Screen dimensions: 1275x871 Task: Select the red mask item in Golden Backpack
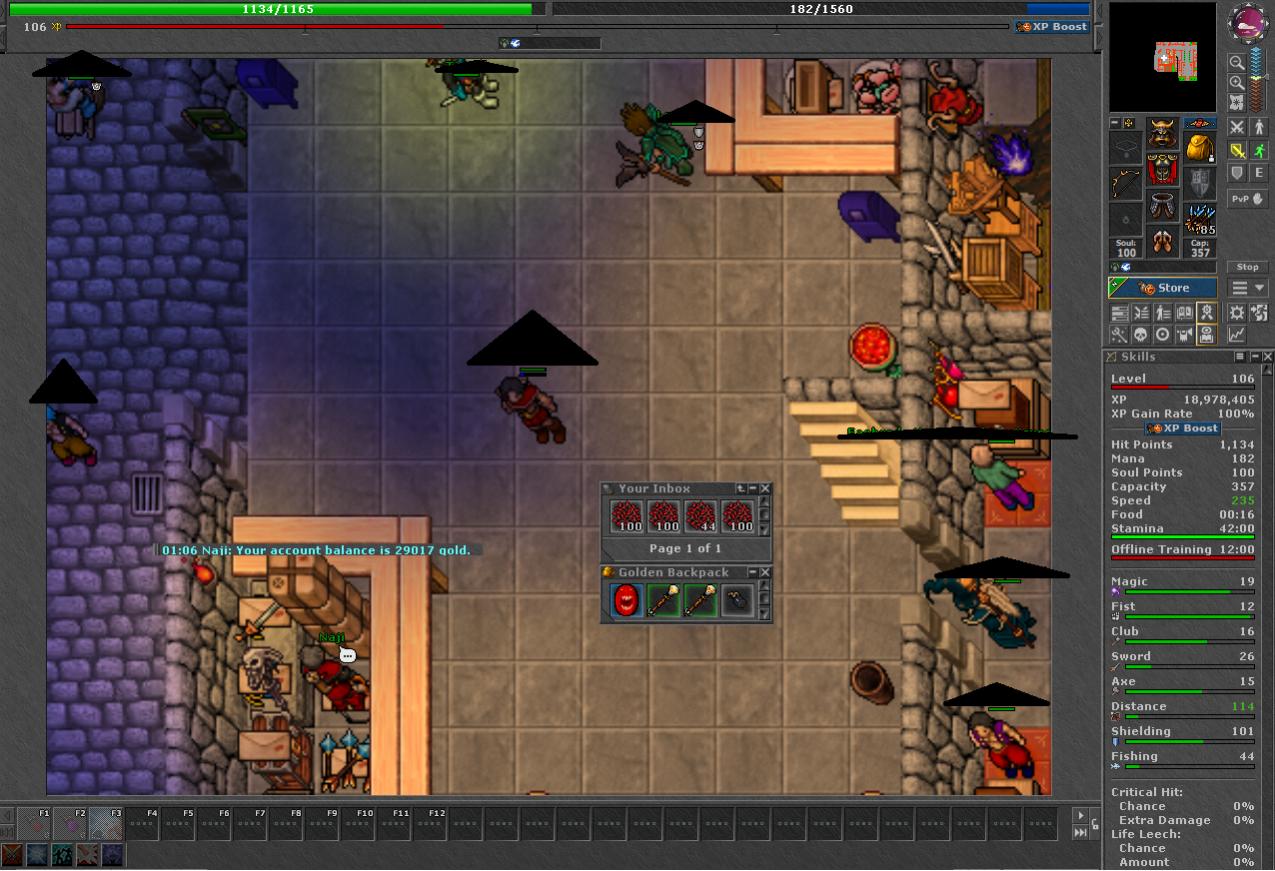pyautogui.click(x=626, y=600)
